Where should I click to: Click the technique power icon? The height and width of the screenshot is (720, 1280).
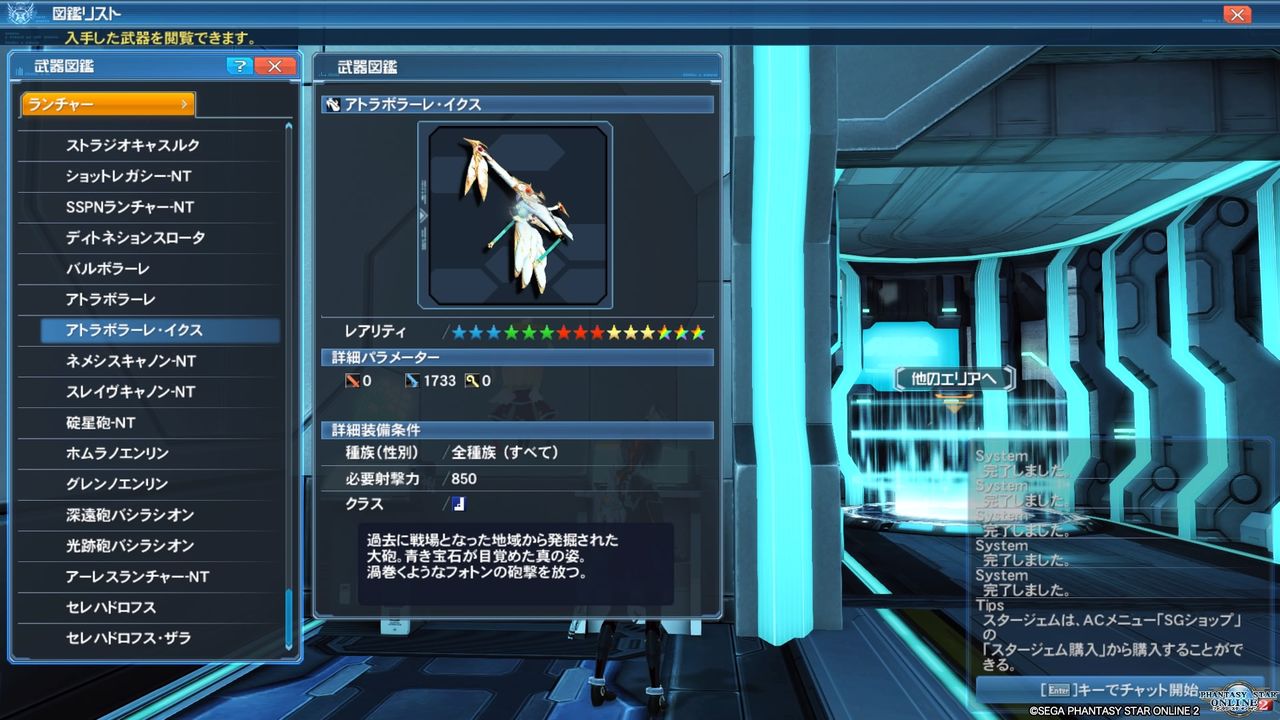(x=470, y=380)
